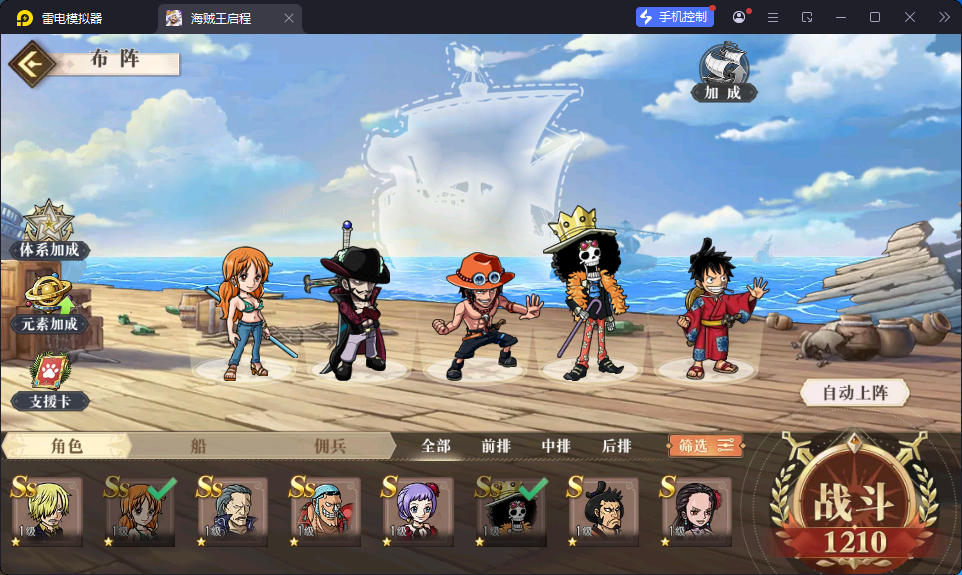This screenshot has width=962, height=575.
Task: Open the 筛选 filter options
Action: 706,446
